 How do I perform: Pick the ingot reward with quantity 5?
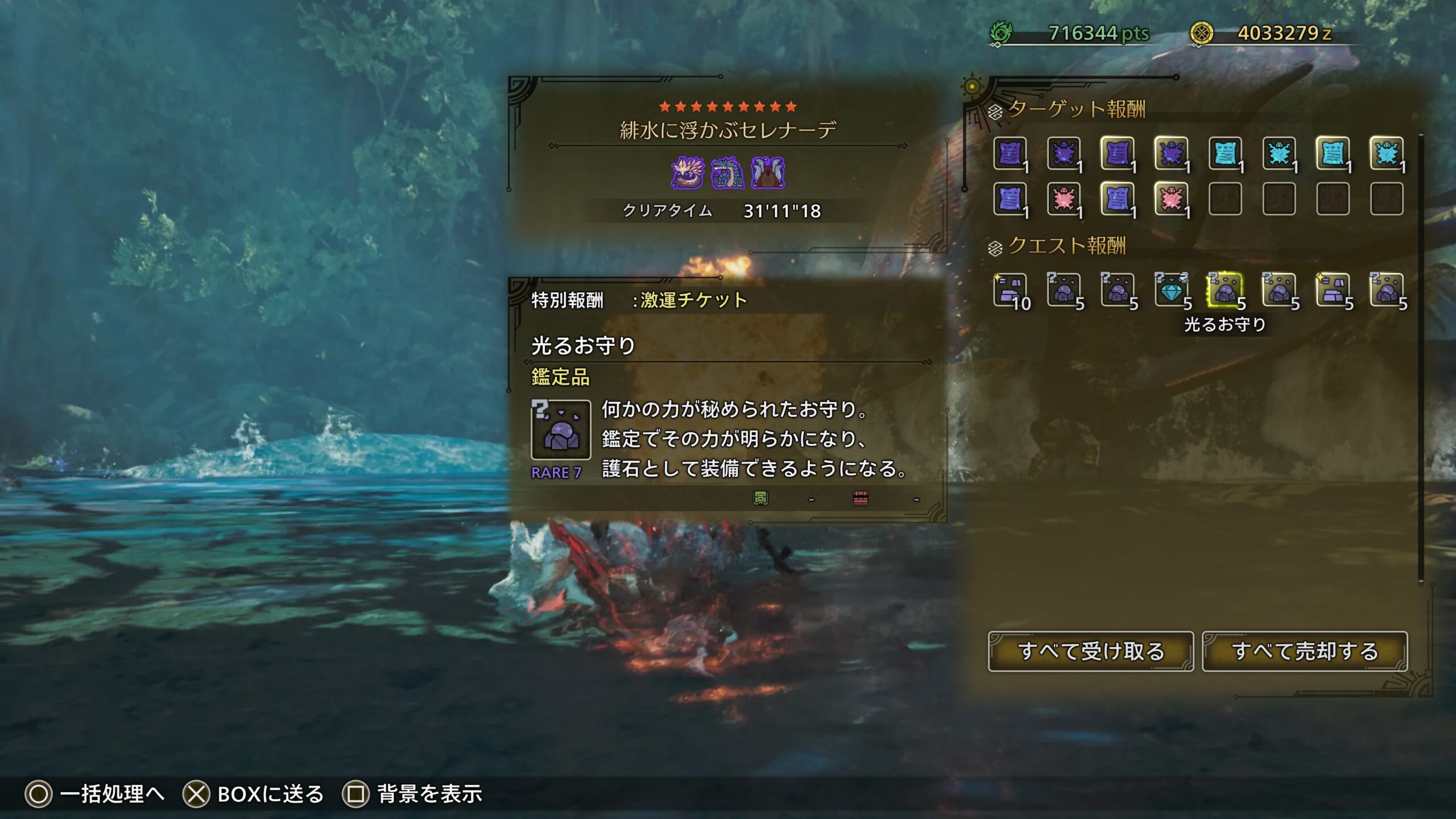point(1332,290)
